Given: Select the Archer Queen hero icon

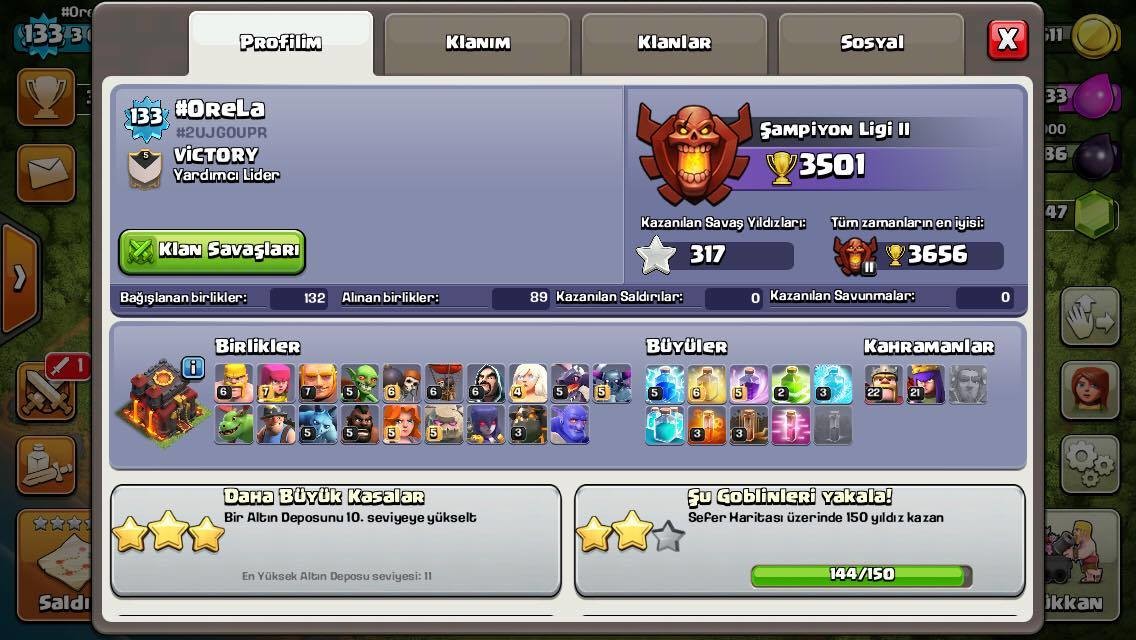Looking at the screenshot, I should pos(925,384).
